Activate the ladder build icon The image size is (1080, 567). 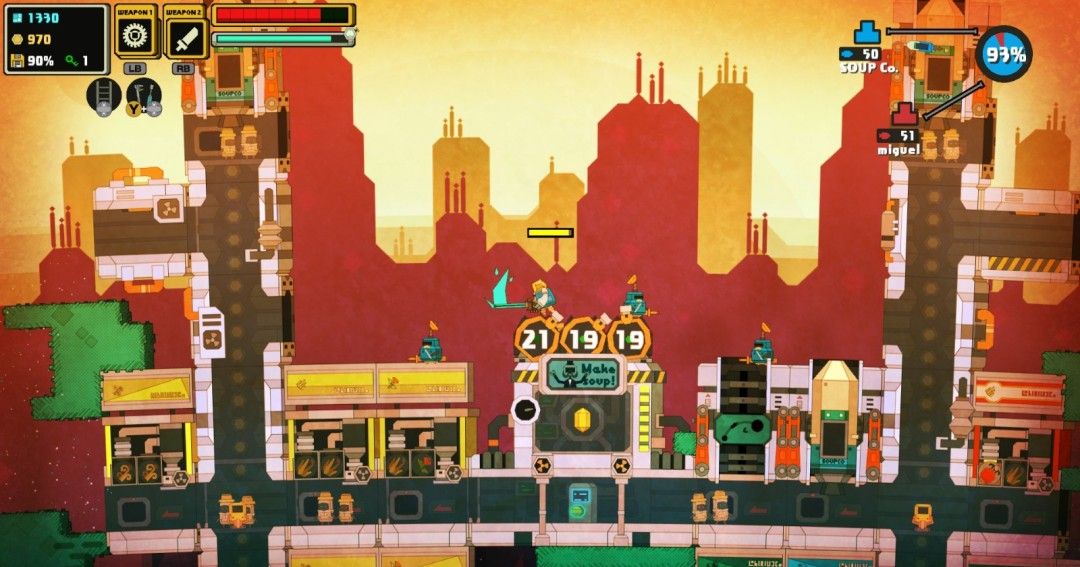(104, 96)
